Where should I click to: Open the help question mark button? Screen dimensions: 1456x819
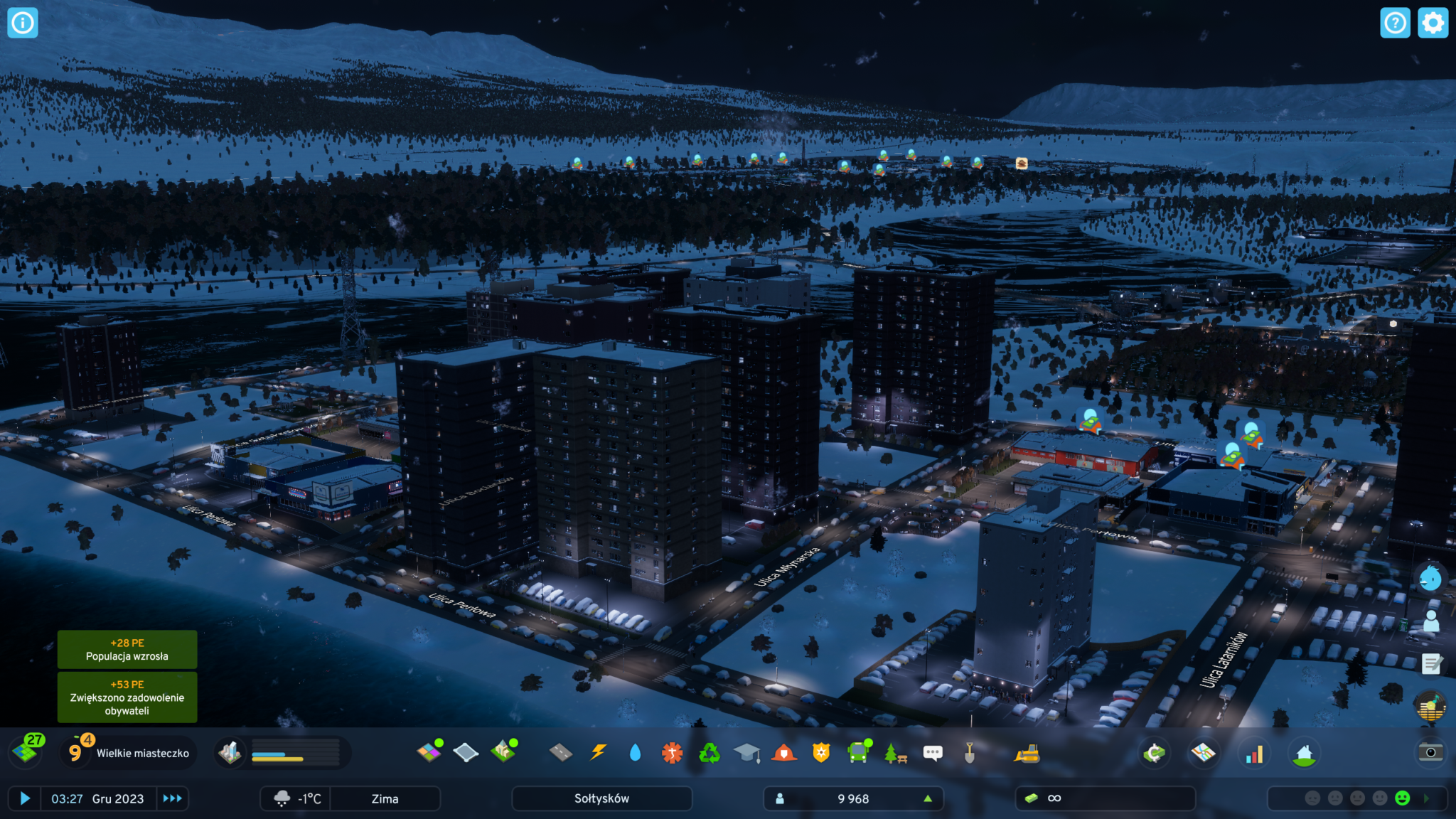pyautogui.click(x=1395, y=23)
